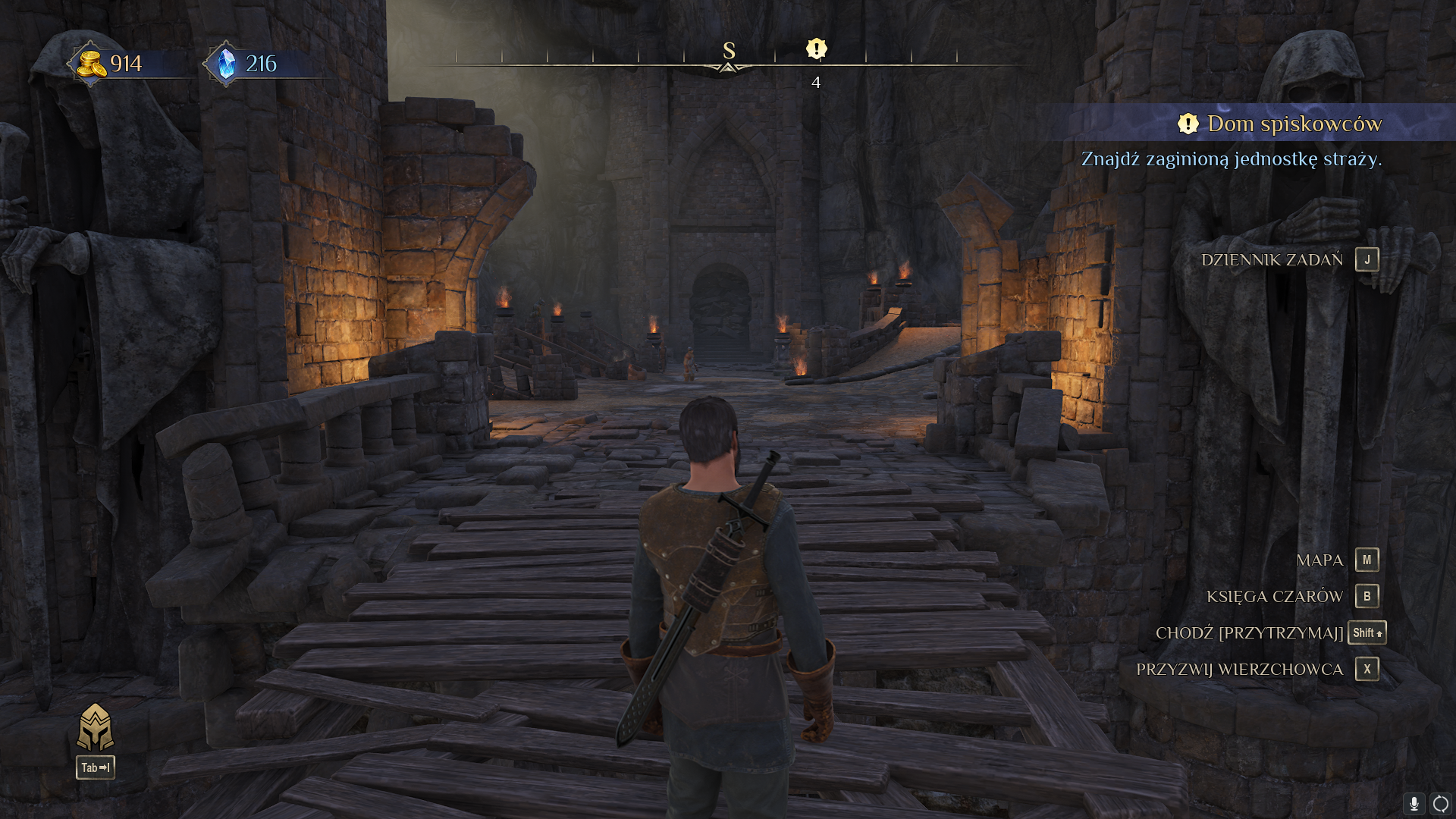Open the hero helmet icon

pyautogui.click(x=96, y=726)
